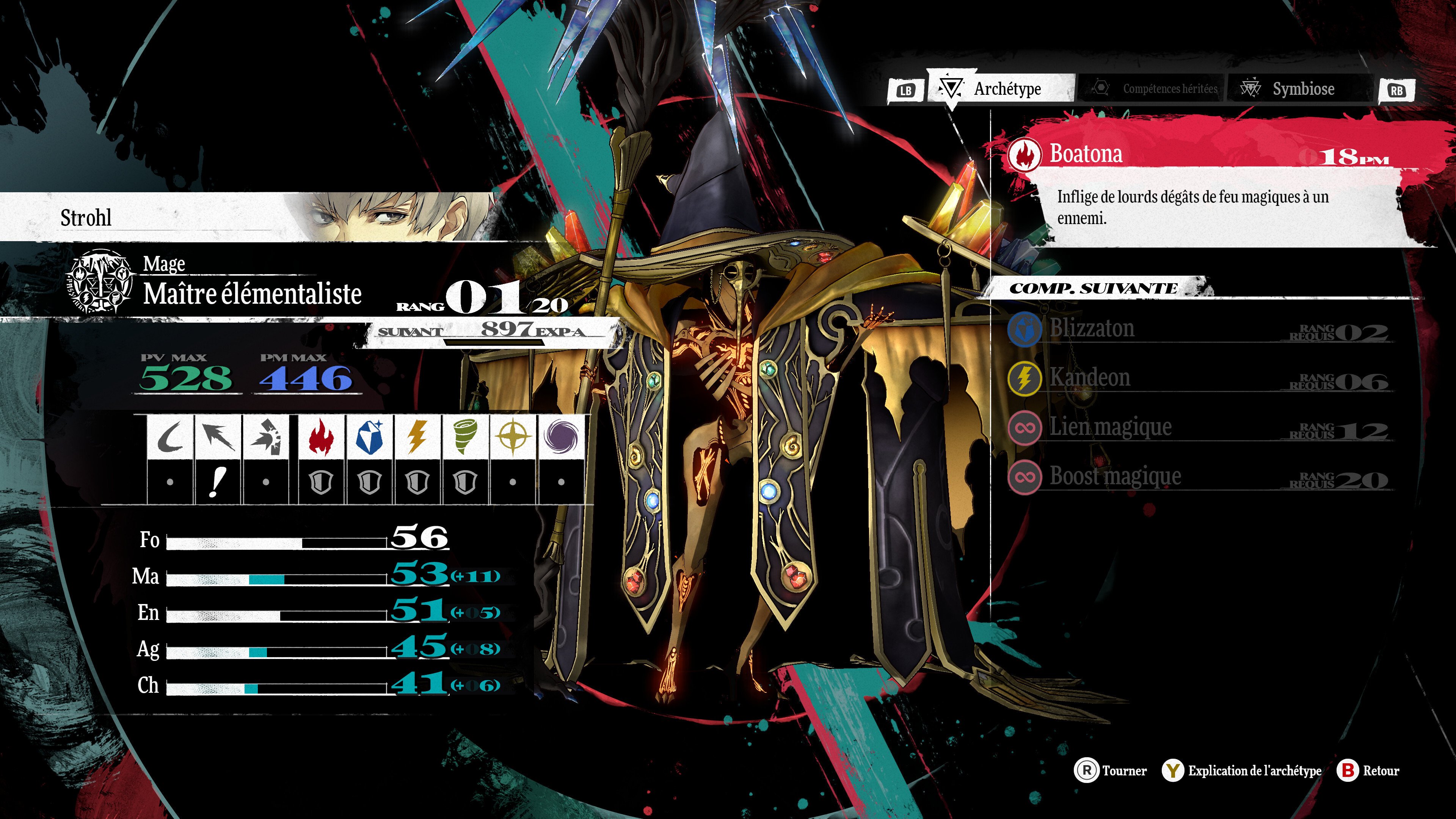Click the fire affinity icon
Image resolution: width=1456 pixels, height=819 pixels.
coord(321,437)
